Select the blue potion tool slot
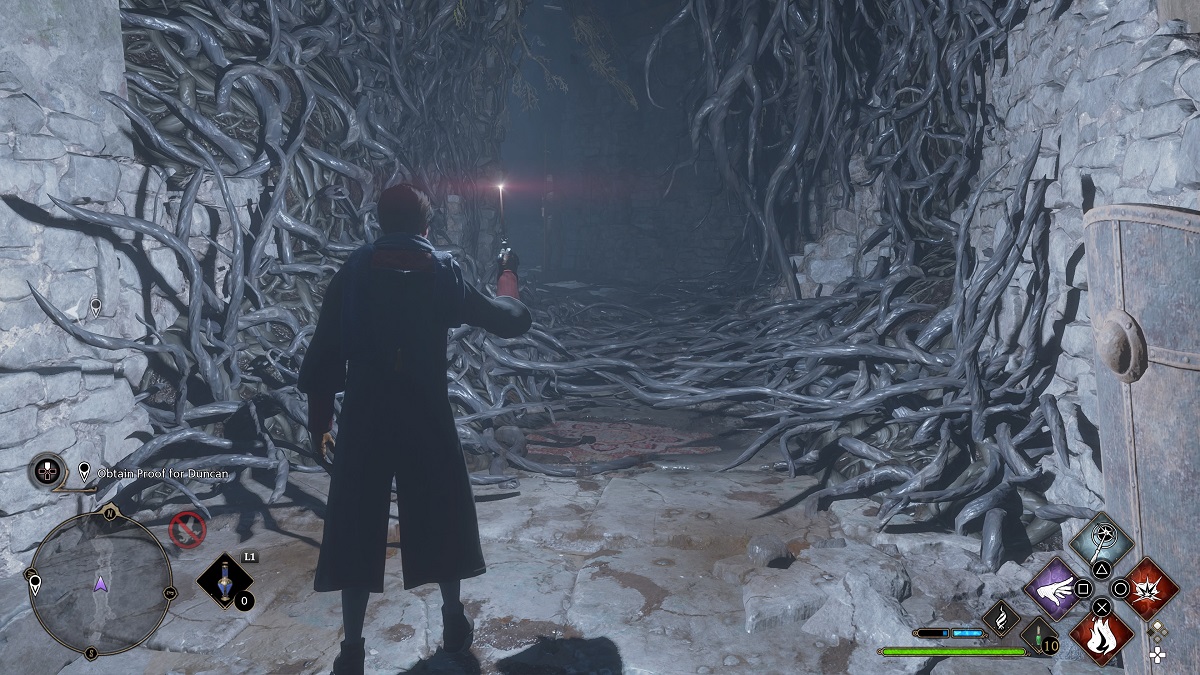The height and width of the screenshot is (675, 1200). coord(224,581)
